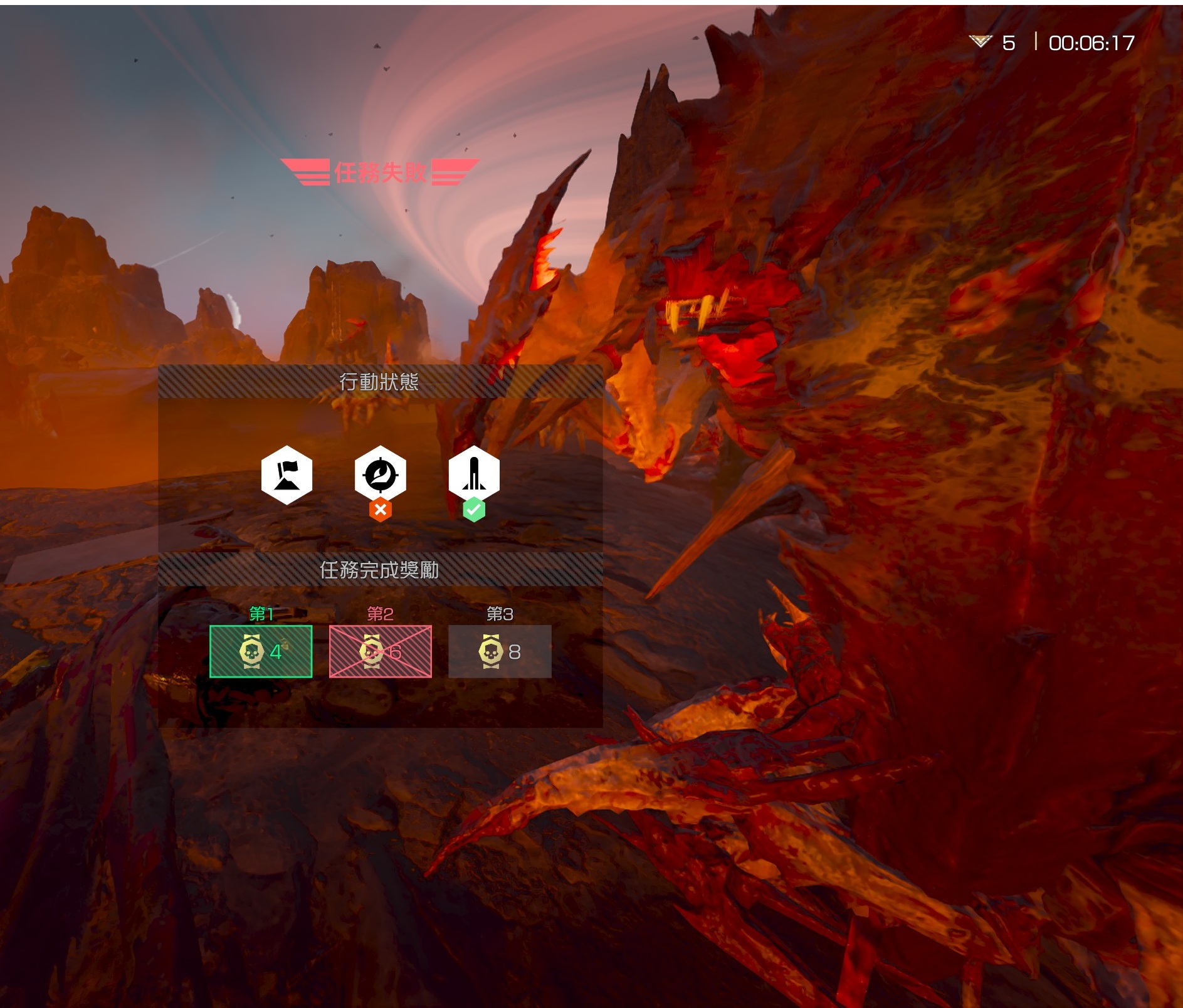Choose the first reward box with 4 medals
Screen dimensions: 1183x1008
coord(261,651)
